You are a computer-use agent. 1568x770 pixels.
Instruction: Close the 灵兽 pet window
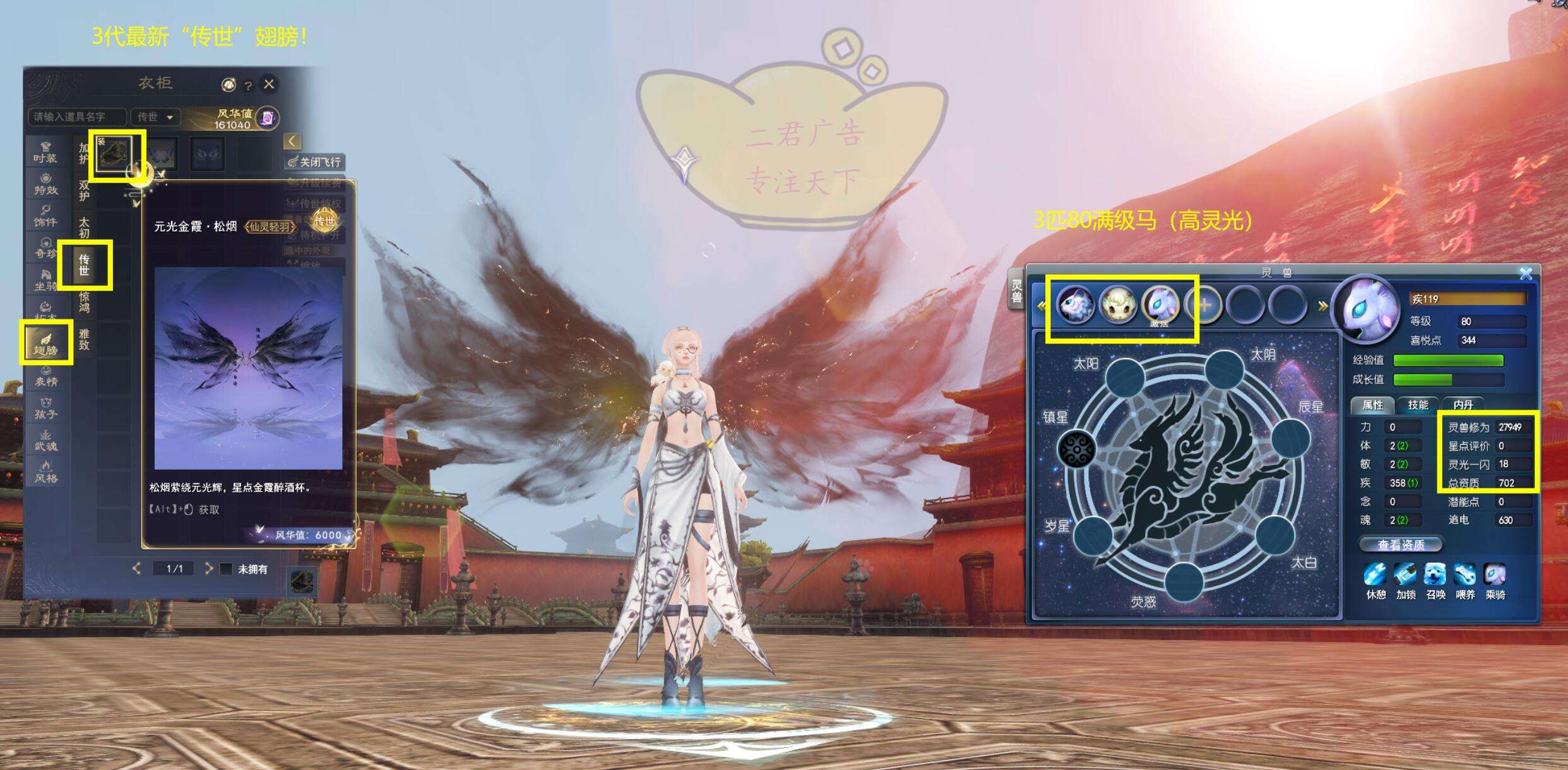[x=1526, y=274]
